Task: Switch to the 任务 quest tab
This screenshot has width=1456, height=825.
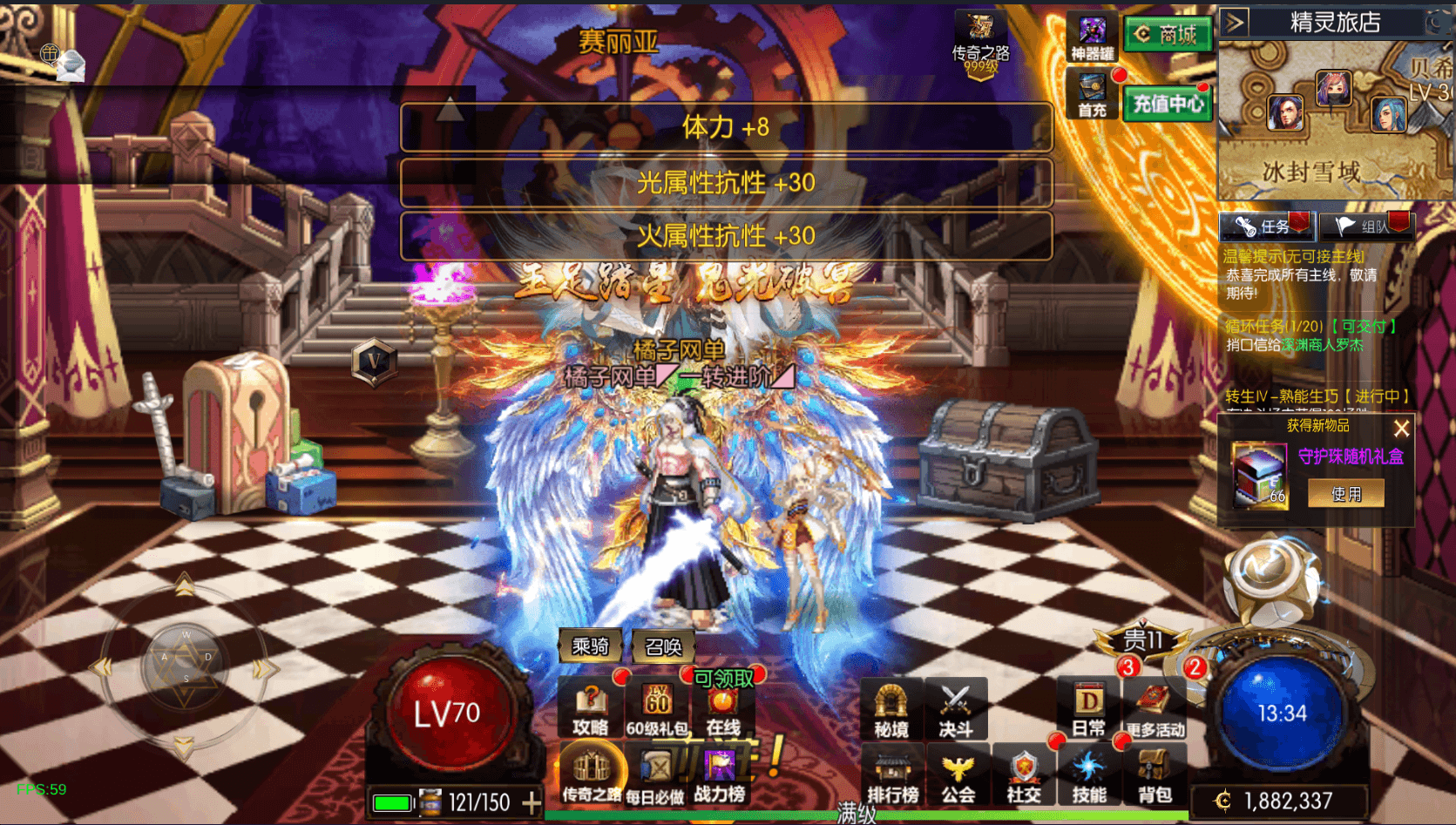Action: pos(1266,227)
